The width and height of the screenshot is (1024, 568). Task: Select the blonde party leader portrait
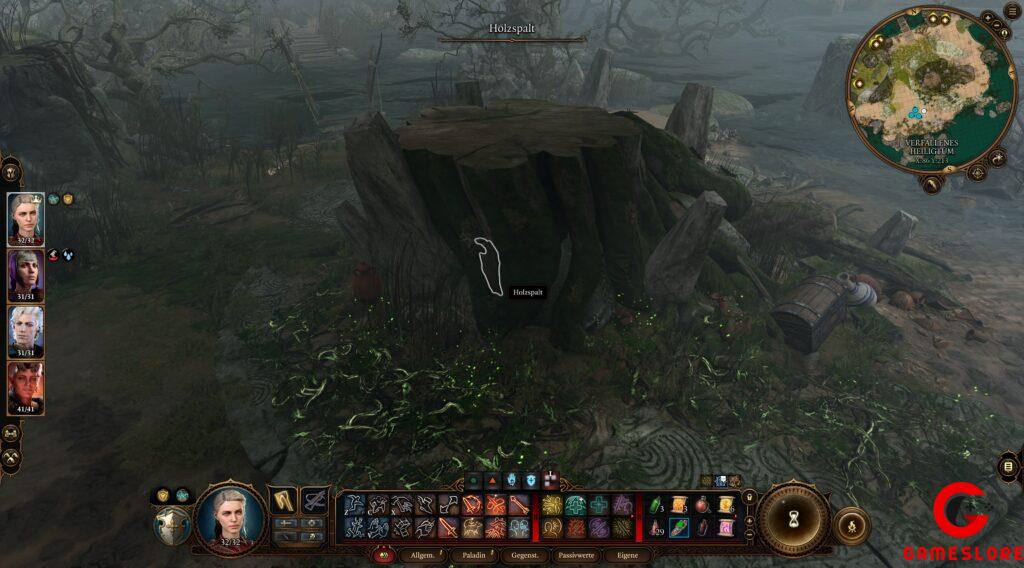tap(26, 218)
